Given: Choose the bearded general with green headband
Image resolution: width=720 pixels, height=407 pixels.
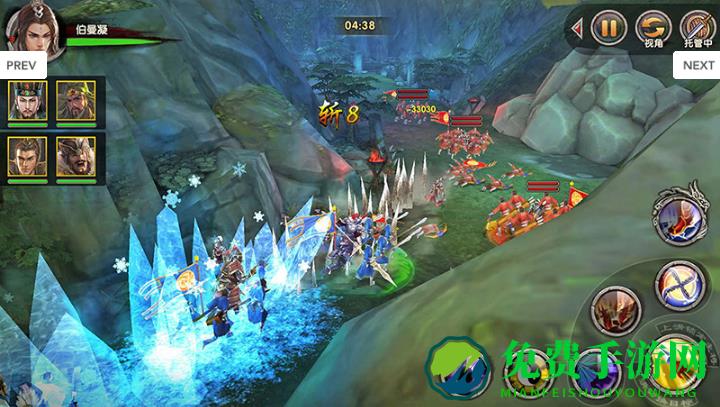Looking at the screenshot, I should click(76, 101).
